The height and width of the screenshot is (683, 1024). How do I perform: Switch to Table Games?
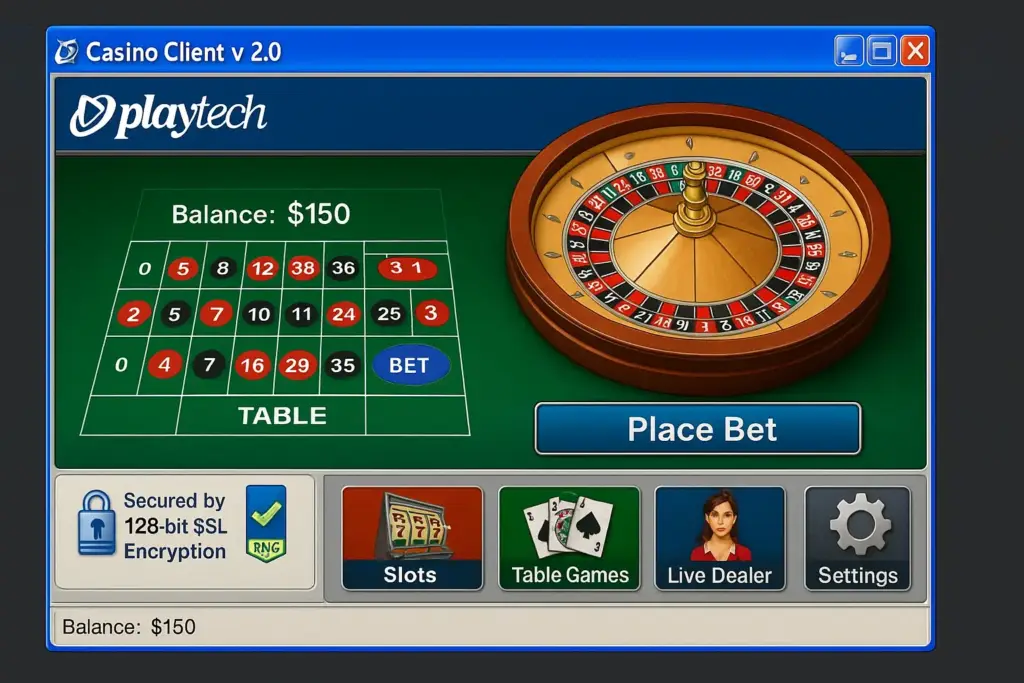[x=569, y=538]
